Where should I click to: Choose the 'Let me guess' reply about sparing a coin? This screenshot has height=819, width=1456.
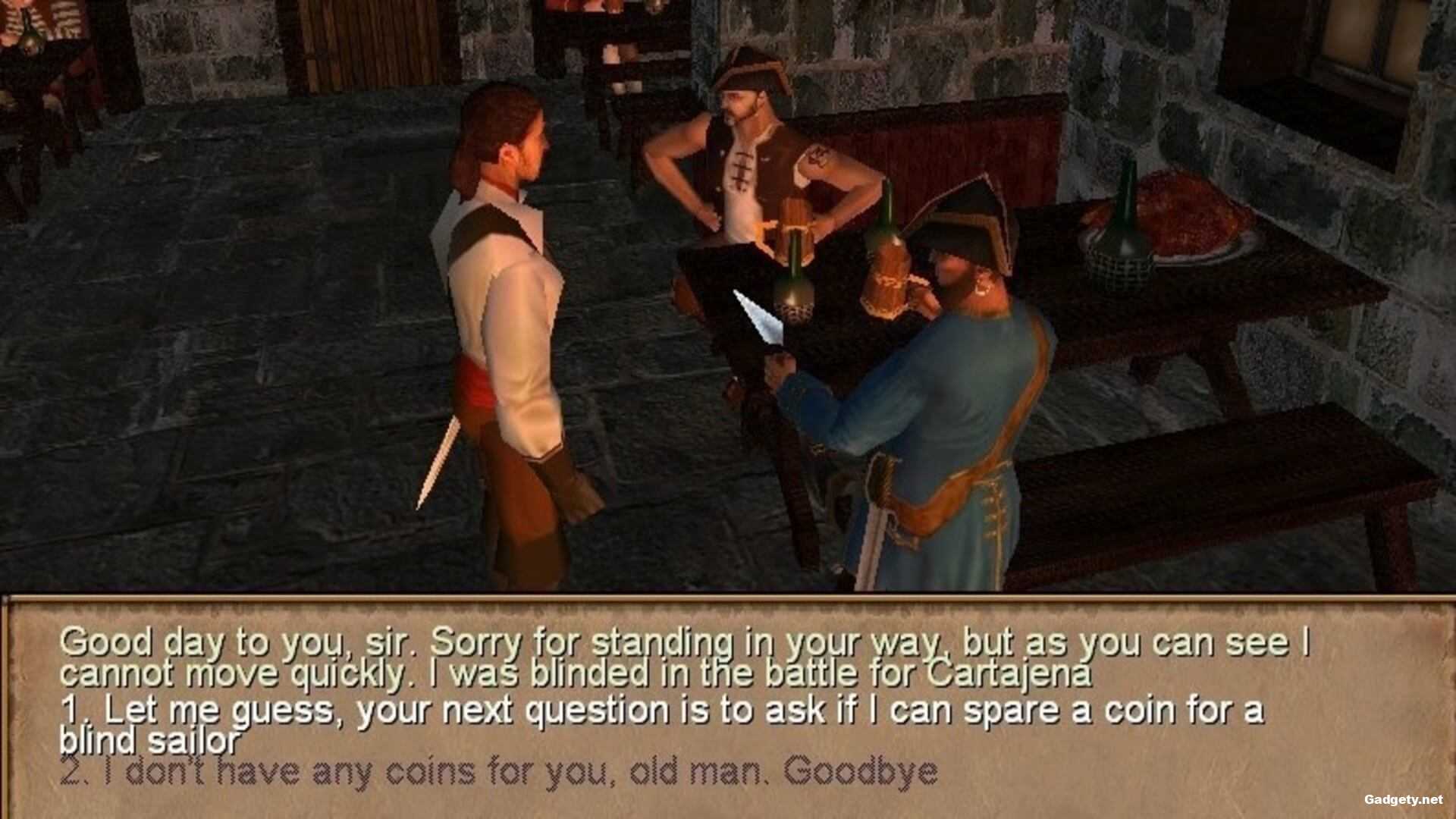660,713
